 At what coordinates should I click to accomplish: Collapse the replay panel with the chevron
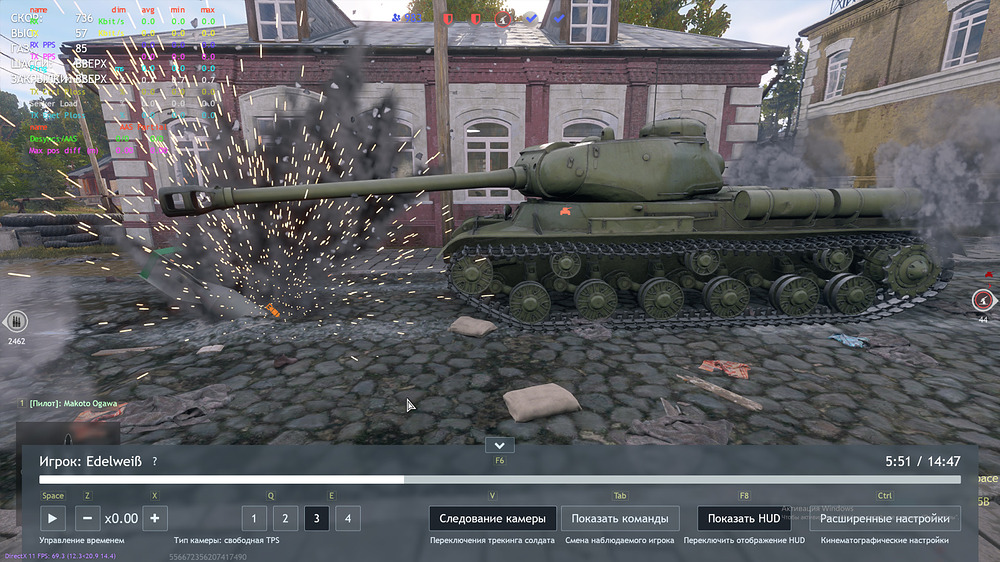click(498, 445)
